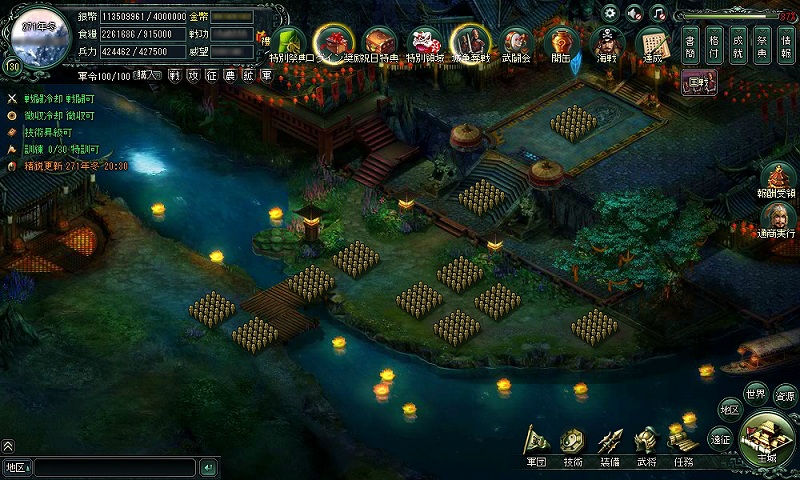
Task: Open the 通商実行 trade portrait icon
Action: 776,220
